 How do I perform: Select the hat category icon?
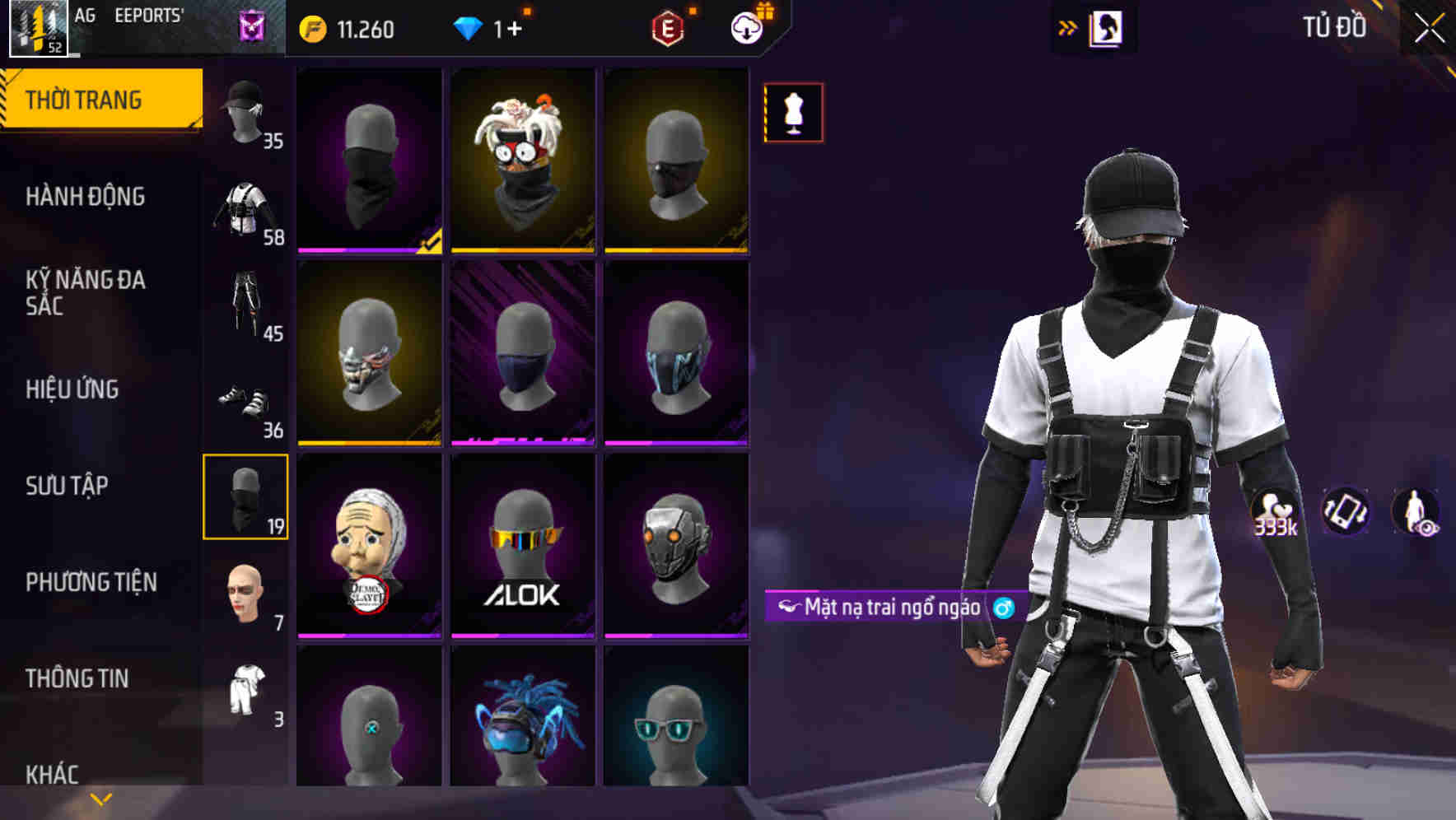pos(246,115)
